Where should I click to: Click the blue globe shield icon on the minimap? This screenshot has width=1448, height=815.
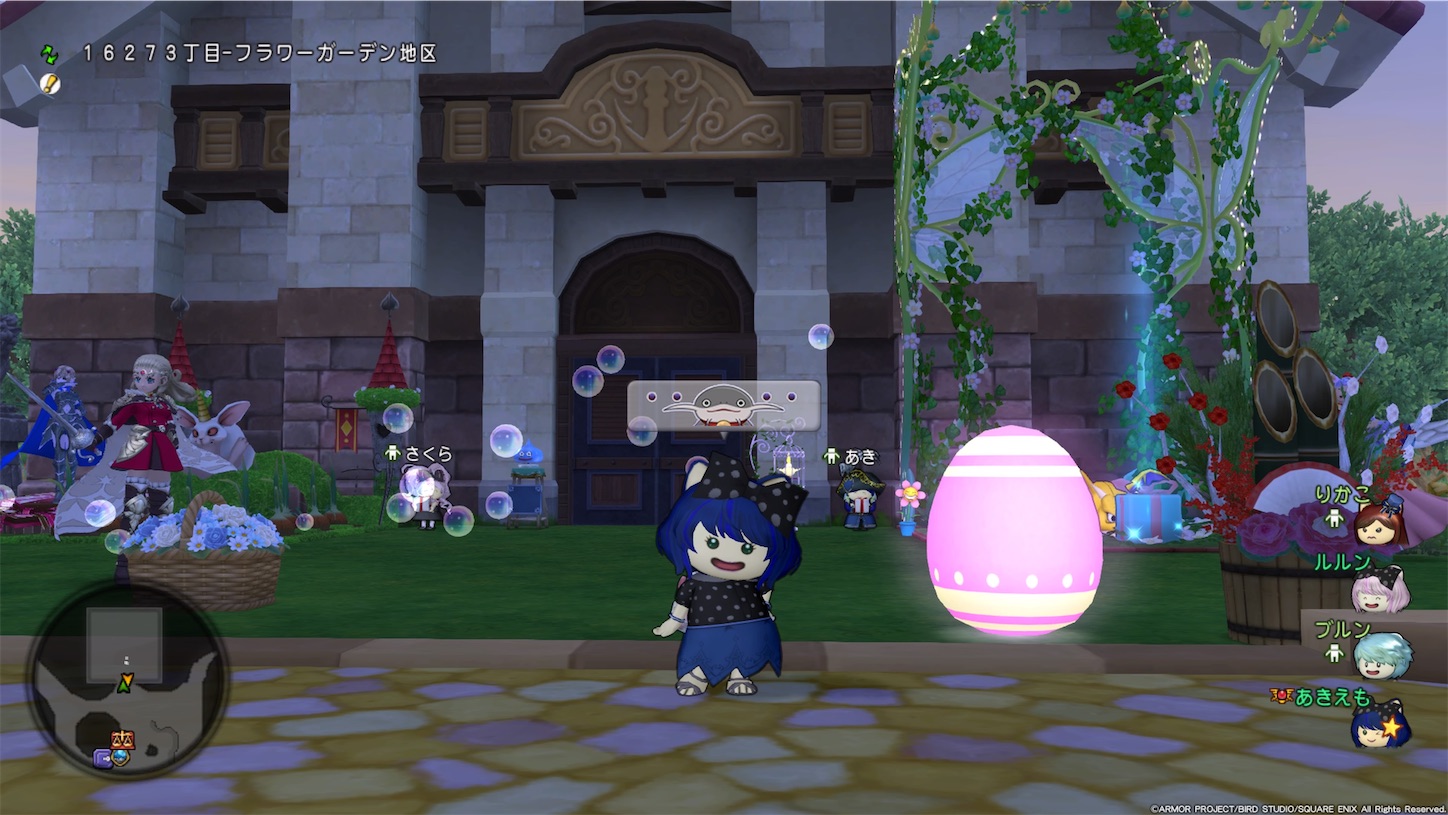[120, 758]
